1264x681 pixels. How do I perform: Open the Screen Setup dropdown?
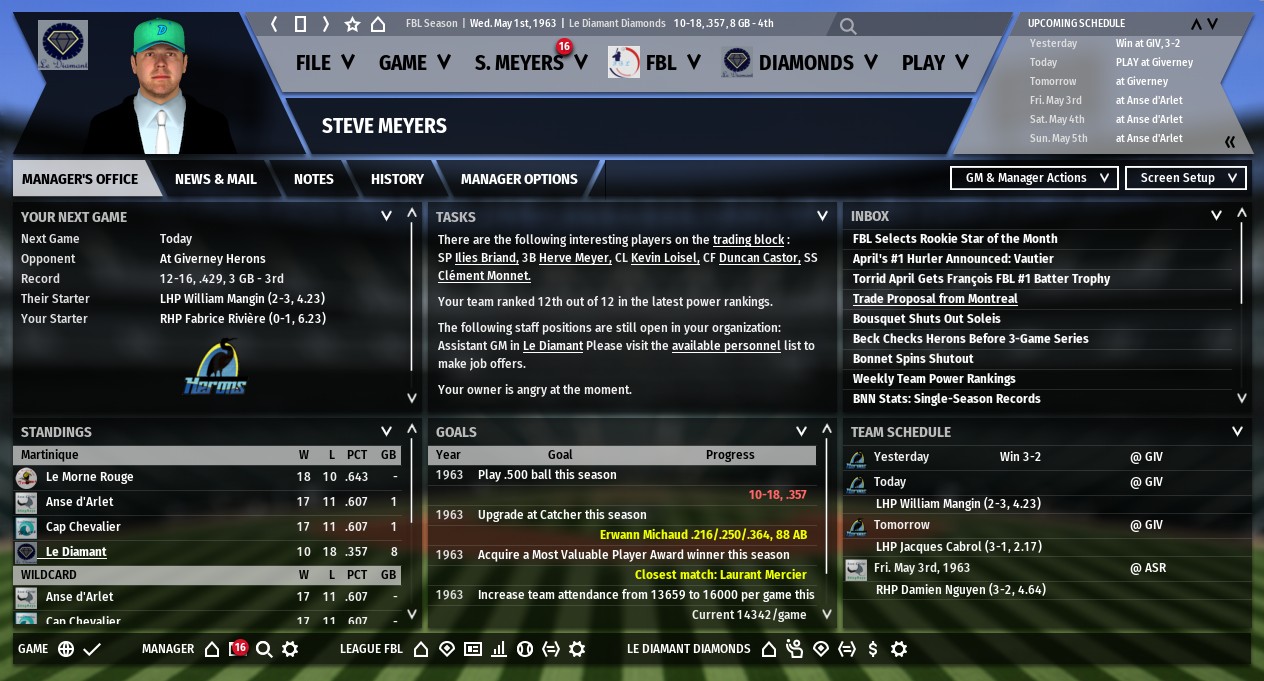click(x=1186, y=178)
